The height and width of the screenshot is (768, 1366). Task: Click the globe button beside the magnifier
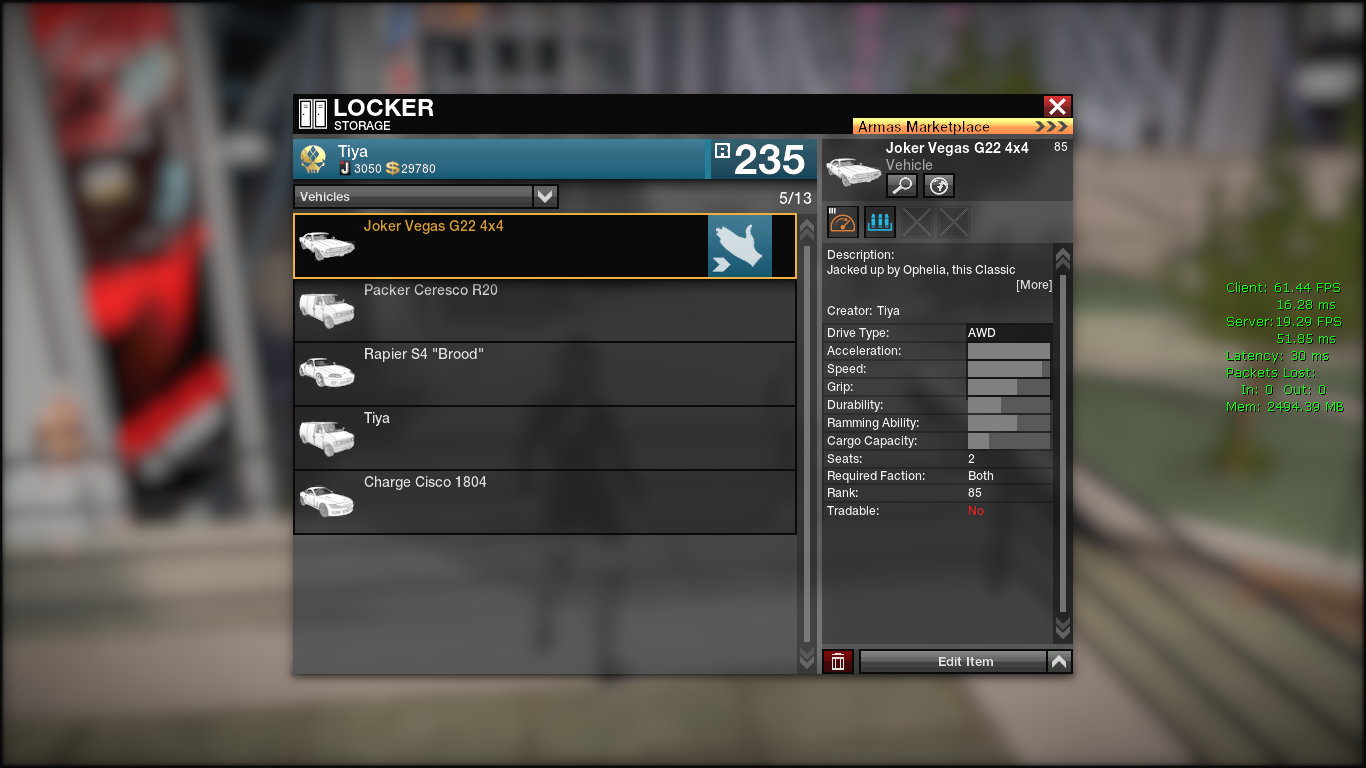point(938,185)
